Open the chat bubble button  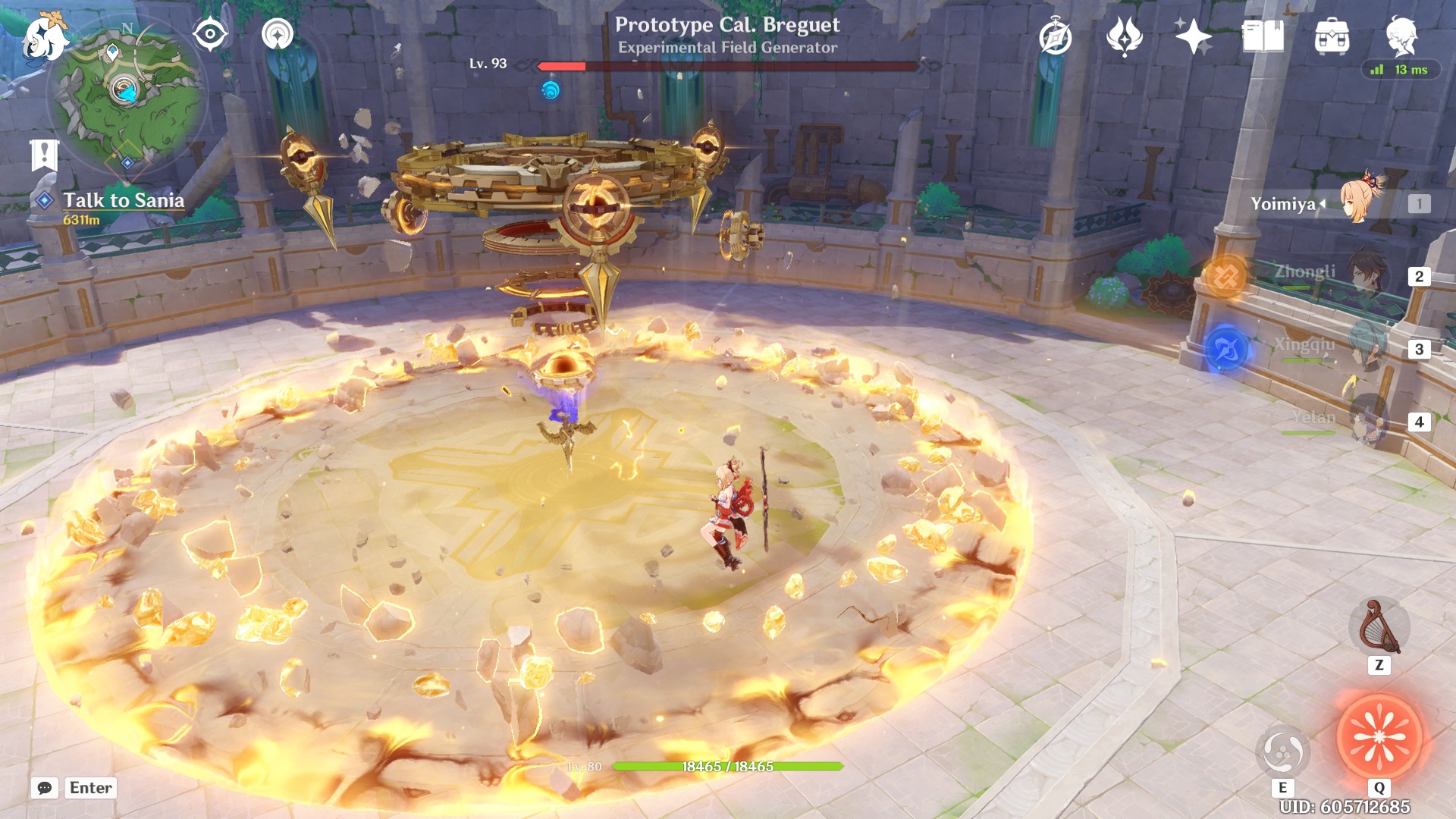click(x=45, y=788)
